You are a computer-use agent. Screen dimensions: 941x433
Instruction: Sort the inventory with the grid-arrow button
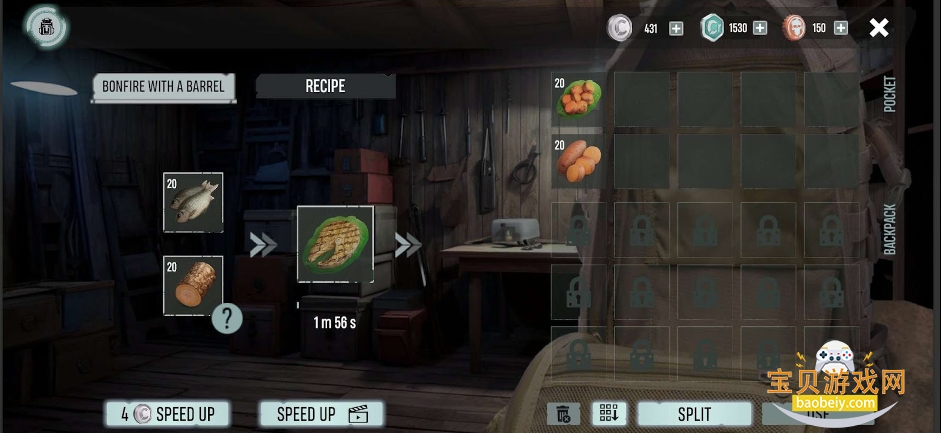(607, 413)
